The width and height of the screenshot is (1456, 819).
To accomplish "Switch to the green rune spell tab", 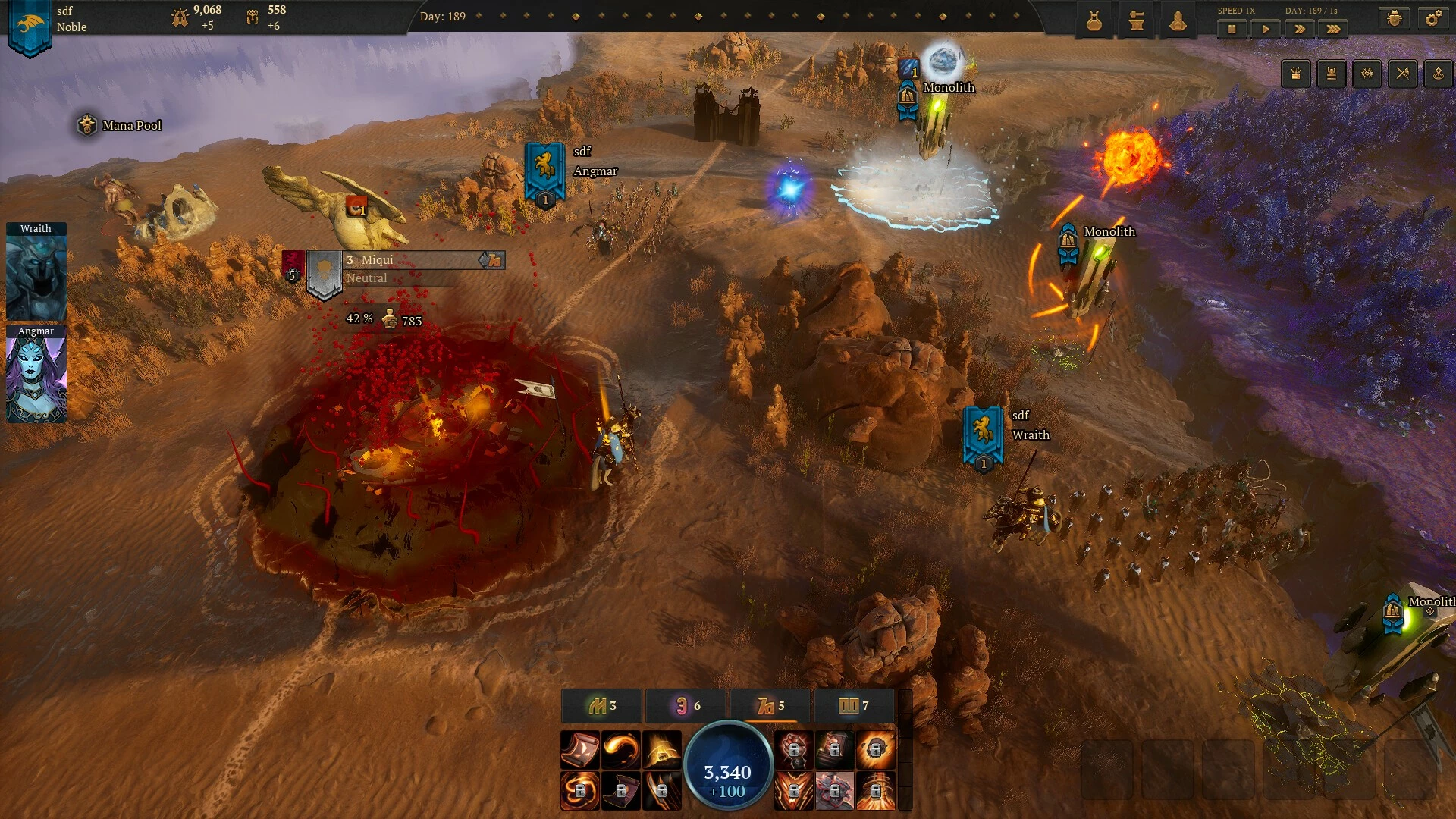I will [602, 706].
